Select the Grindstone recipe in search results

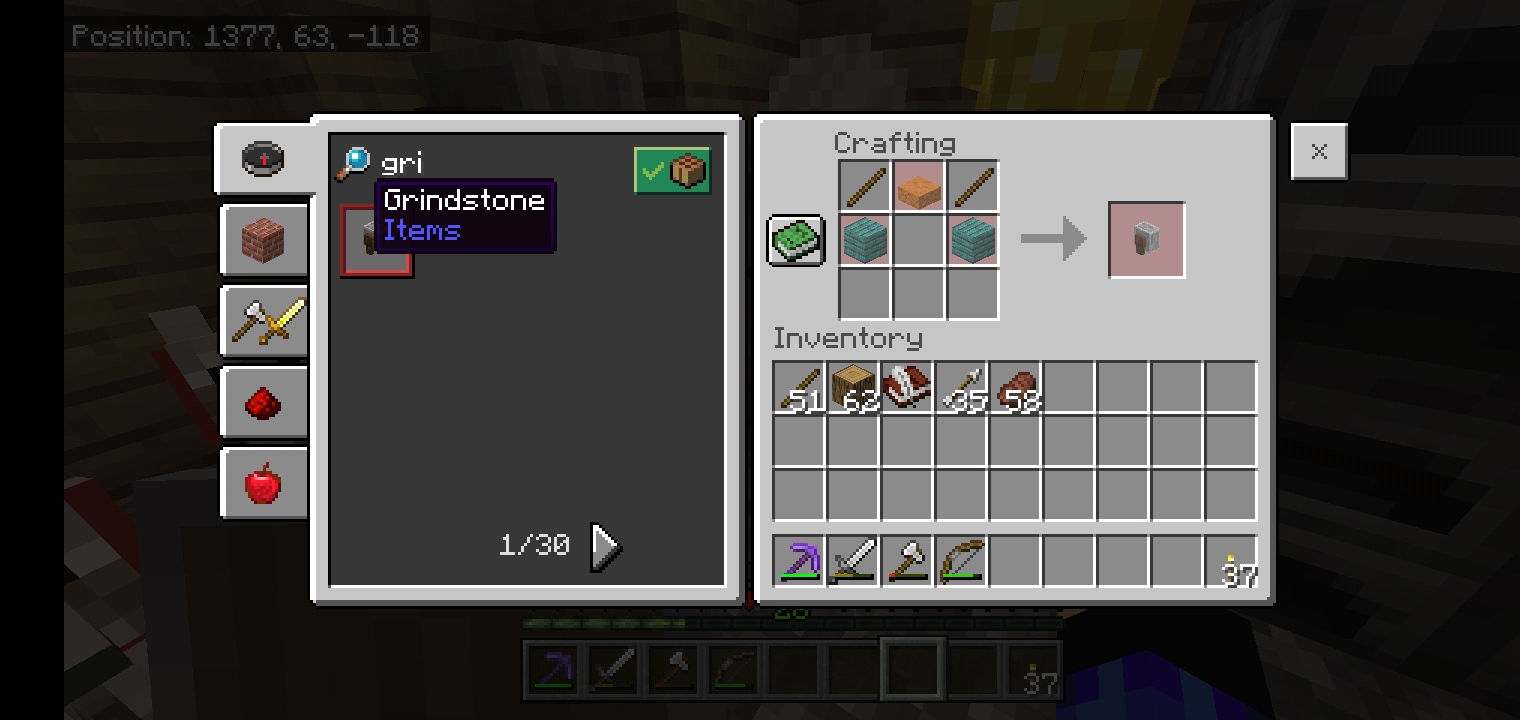tap(376, 241)
